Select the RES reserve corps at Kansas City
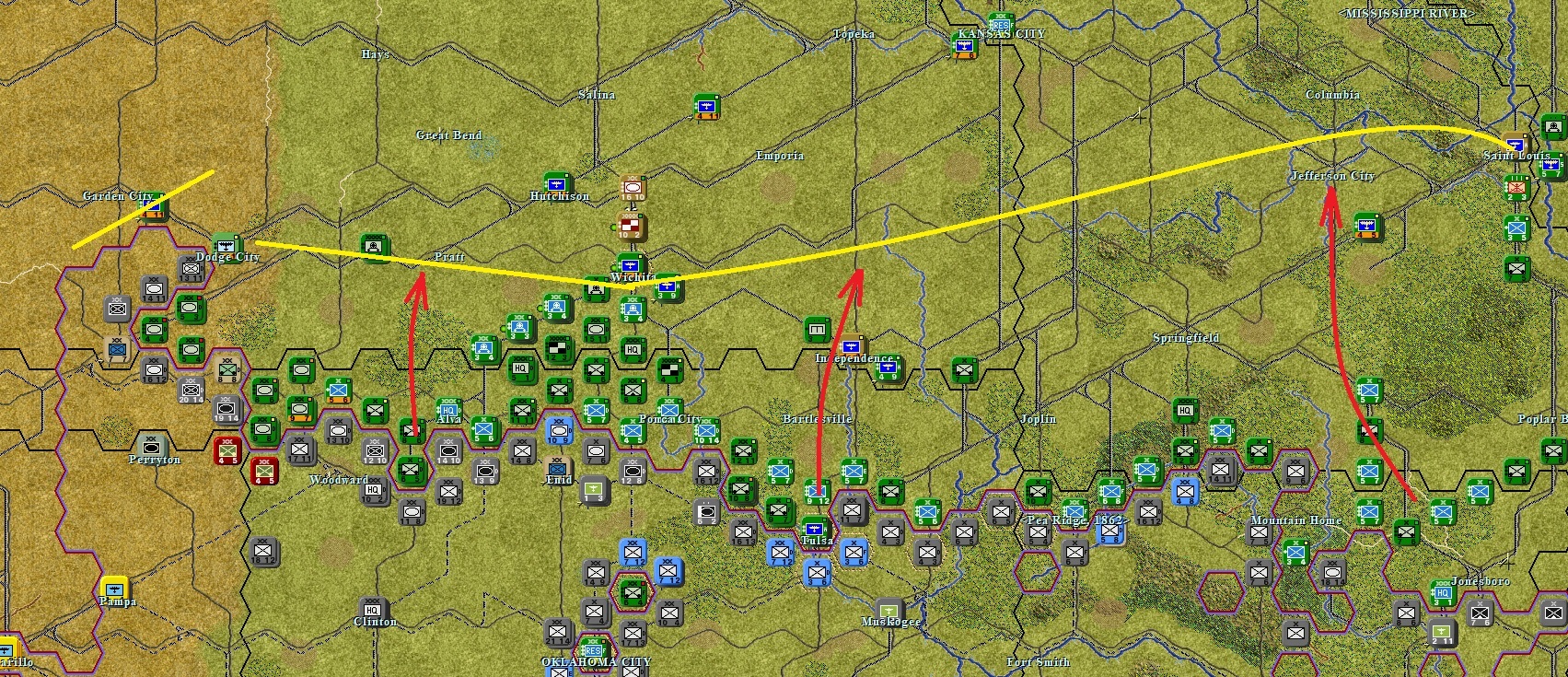The height and width of the screenshot is (677, 1568). point(1000,26)
